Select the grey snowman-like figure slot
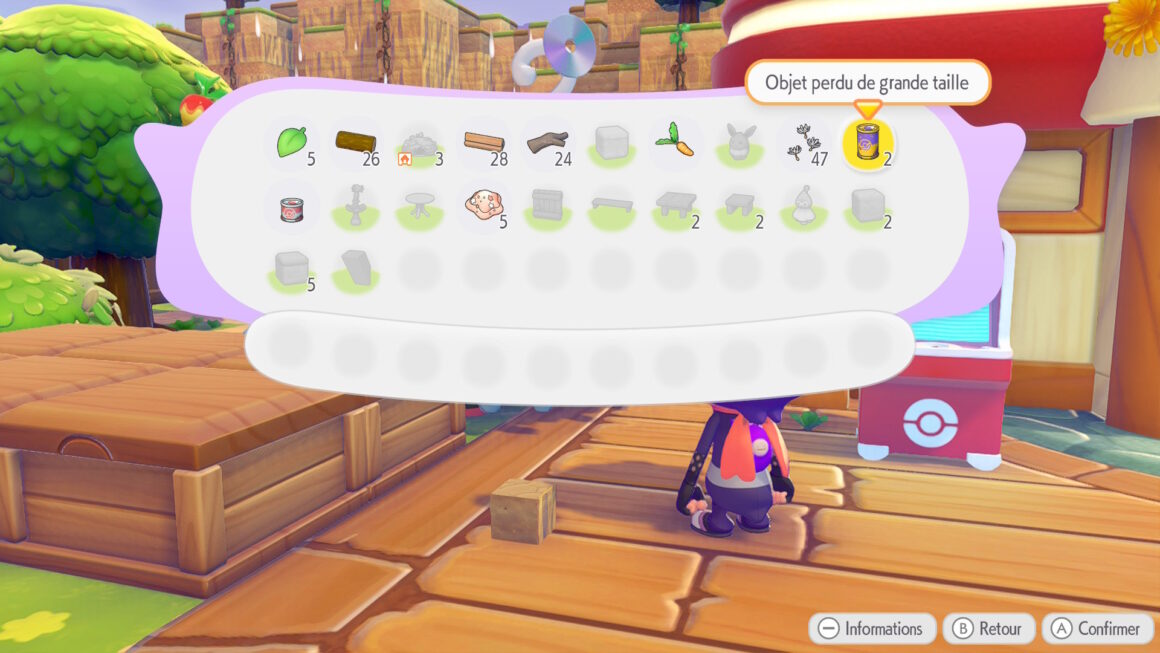Viewport: 1160px width, 653px height. (x=803, y=206)
